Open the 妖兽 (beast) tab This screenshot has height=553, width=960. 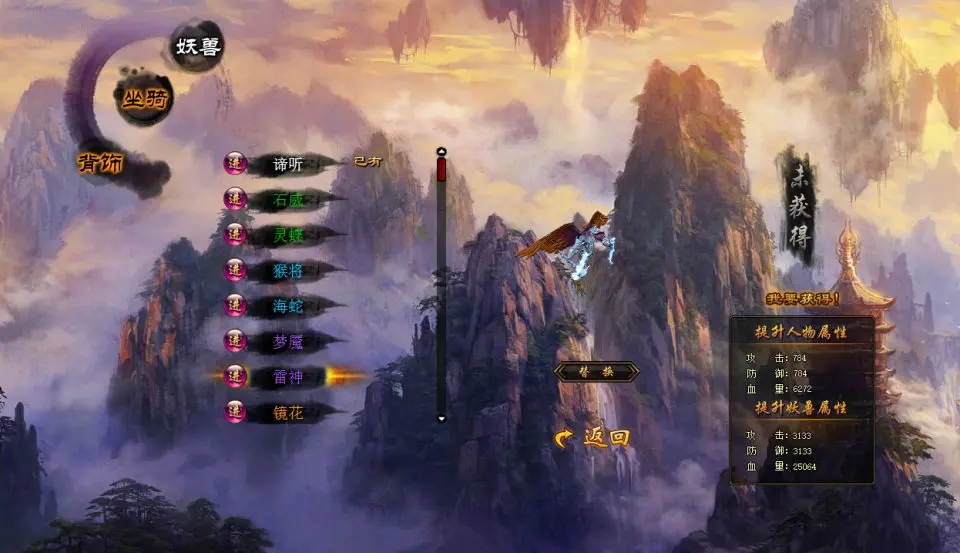(197, 47)
